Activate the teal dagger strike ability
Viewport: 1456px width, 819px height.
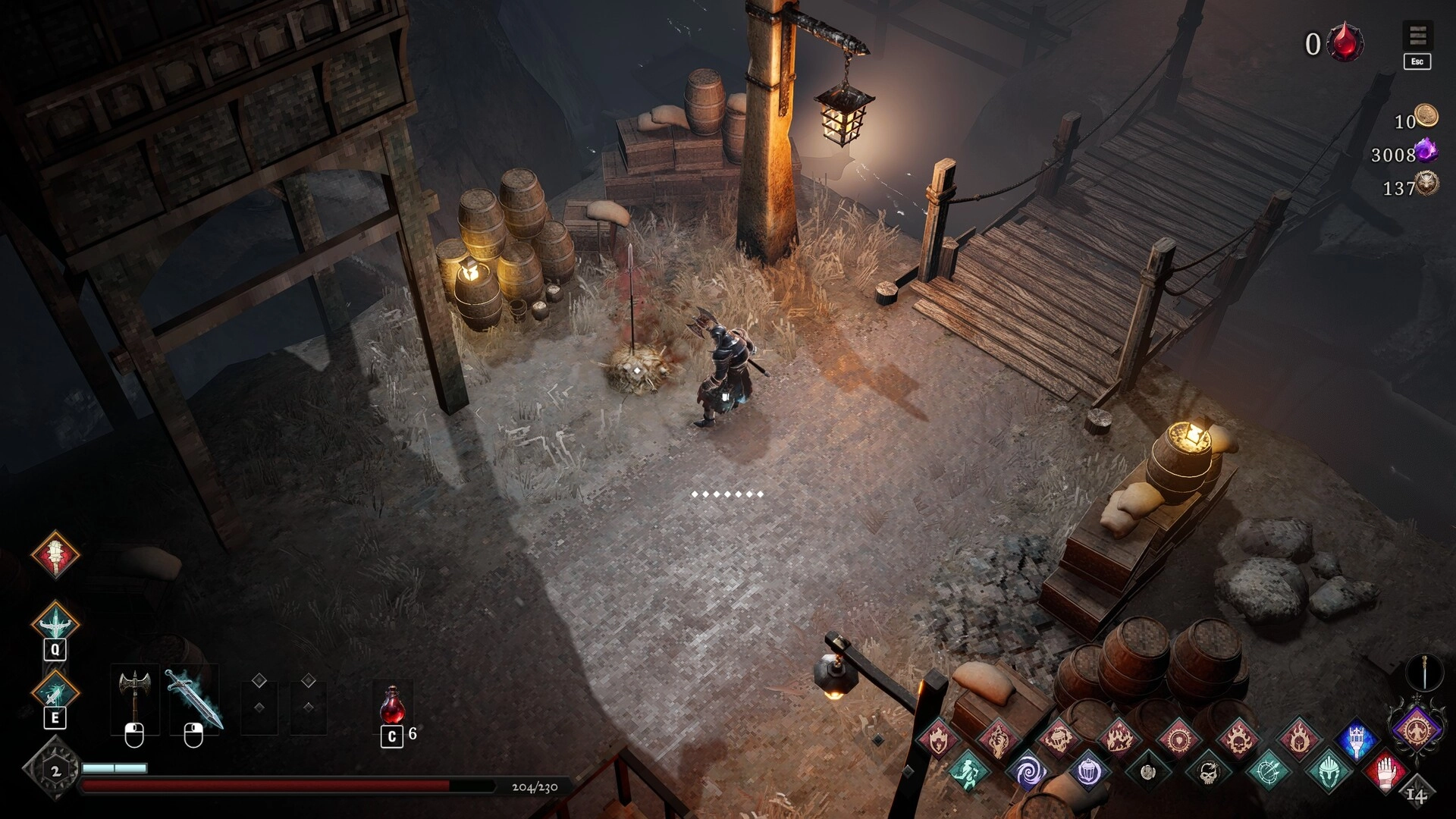coord(55,692)
